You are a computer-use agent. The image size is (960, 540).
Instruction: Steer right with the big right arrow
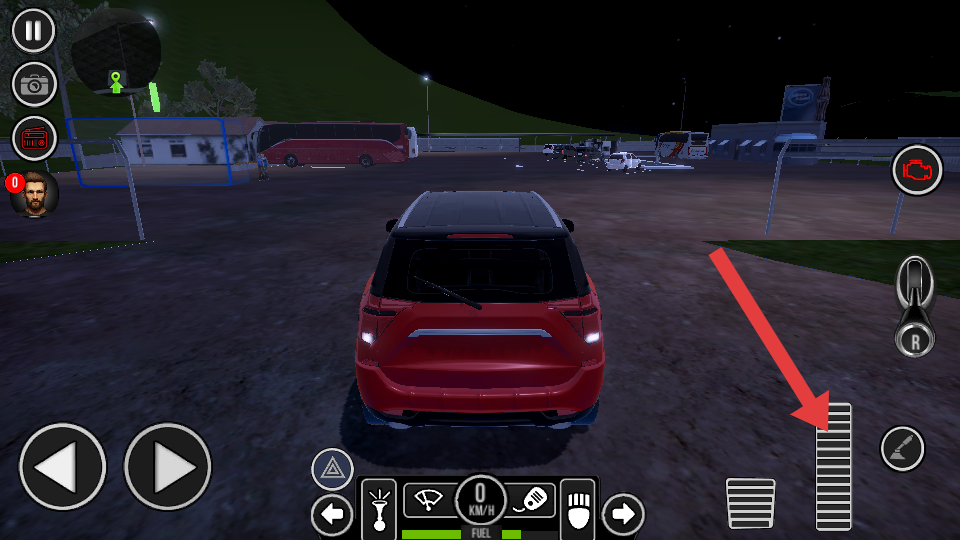(x=168, y=467)
